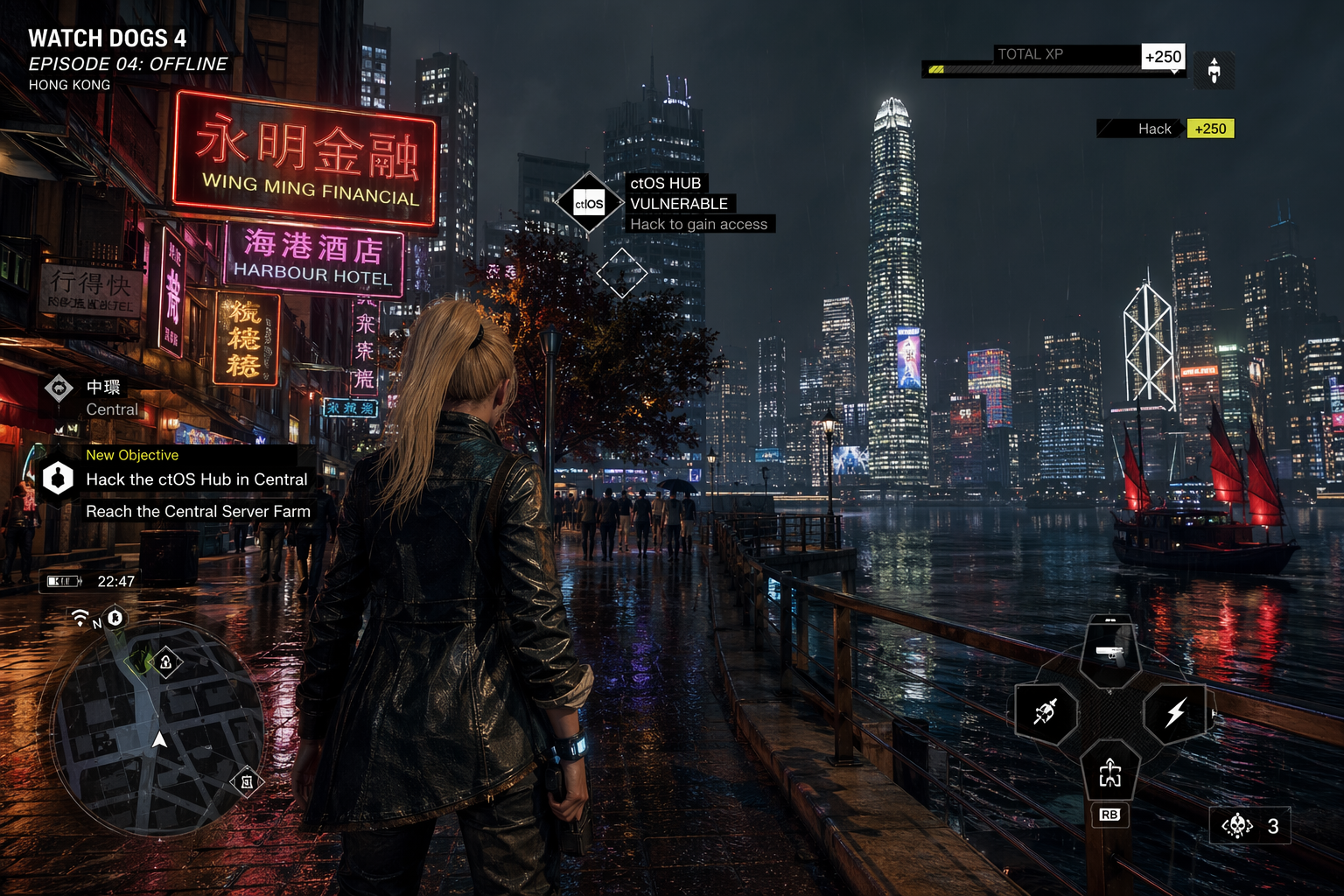Click the diamond marker on minimap's lower-right edge

tap(247, 781)
